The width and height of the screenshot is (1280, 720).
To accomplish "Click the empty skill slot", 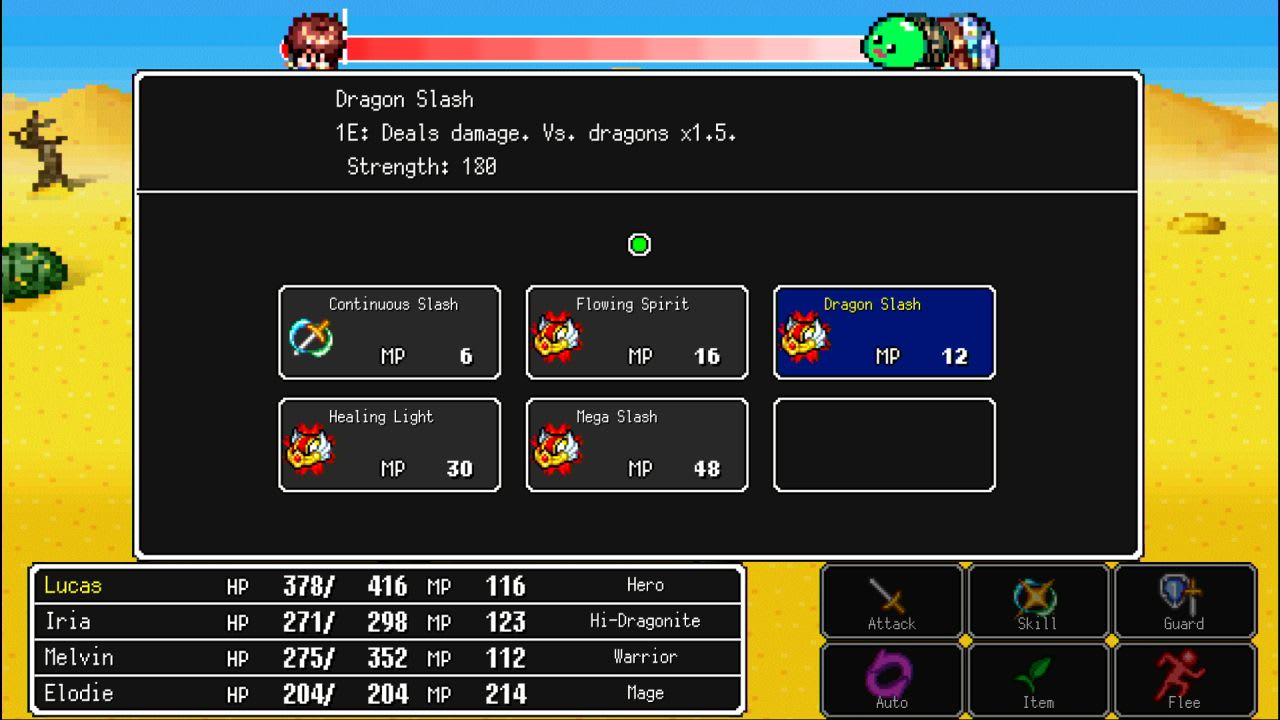I will coord(883,444).
